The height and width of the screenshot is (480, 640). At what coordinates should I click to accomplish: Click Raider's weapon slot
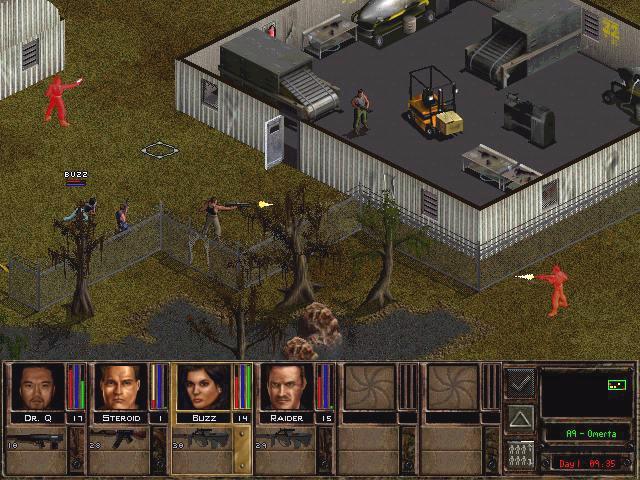[285, 444]
